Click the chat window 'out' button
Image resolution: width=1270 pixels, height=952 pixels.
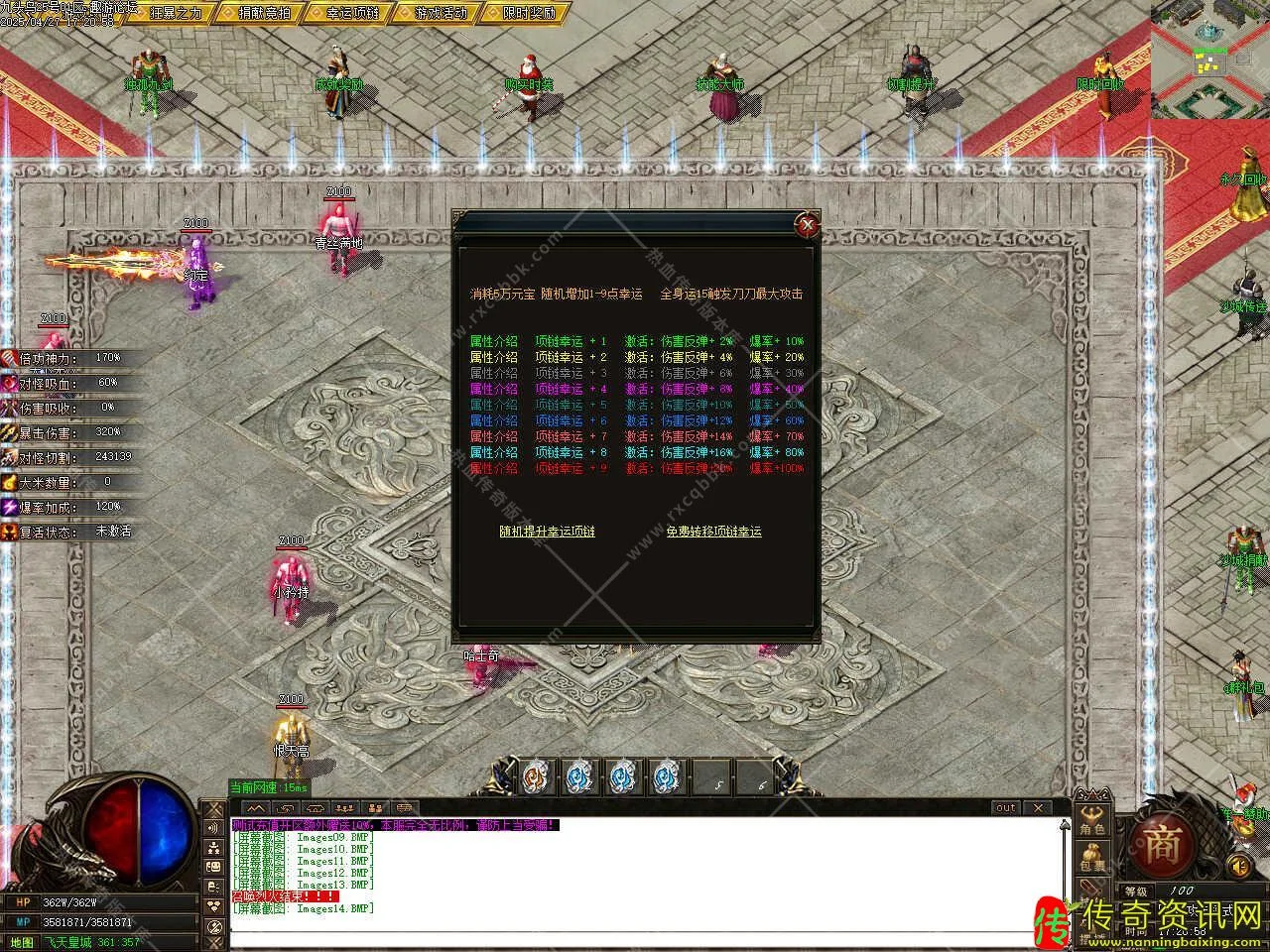tap(1006, 808)
